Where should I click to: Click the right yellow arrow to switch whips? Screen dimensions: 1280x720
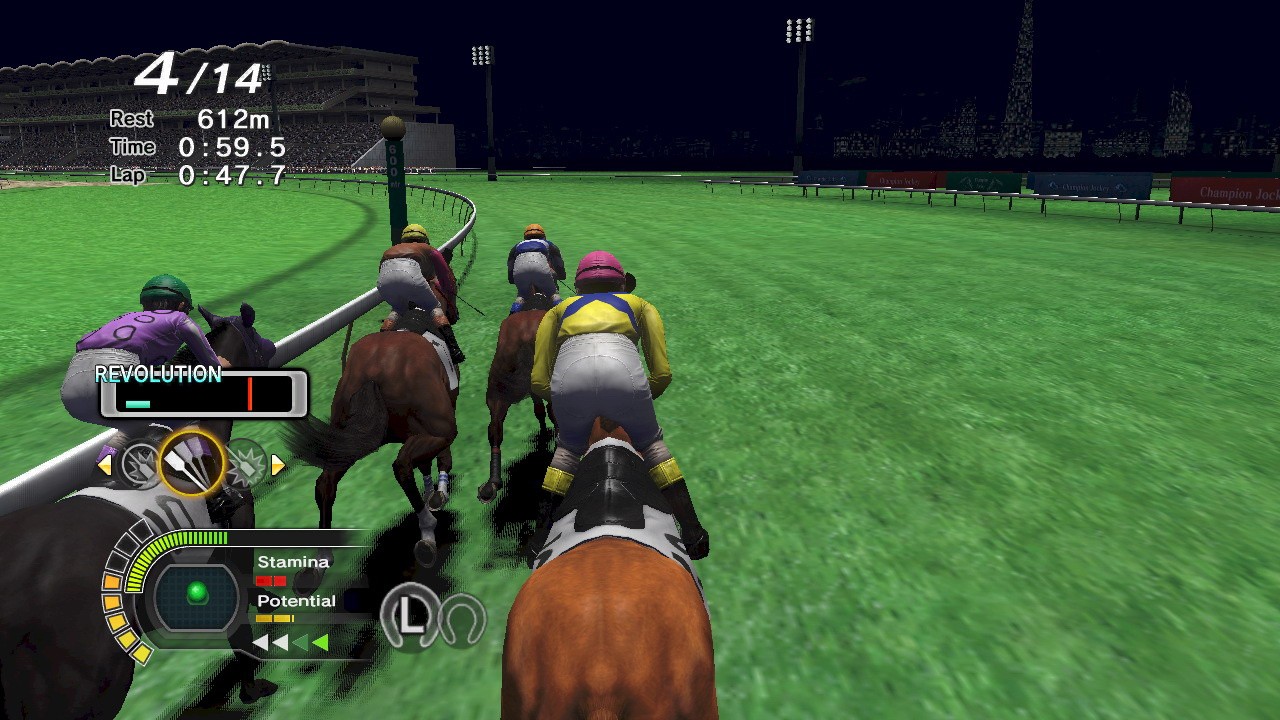[280, 463]
